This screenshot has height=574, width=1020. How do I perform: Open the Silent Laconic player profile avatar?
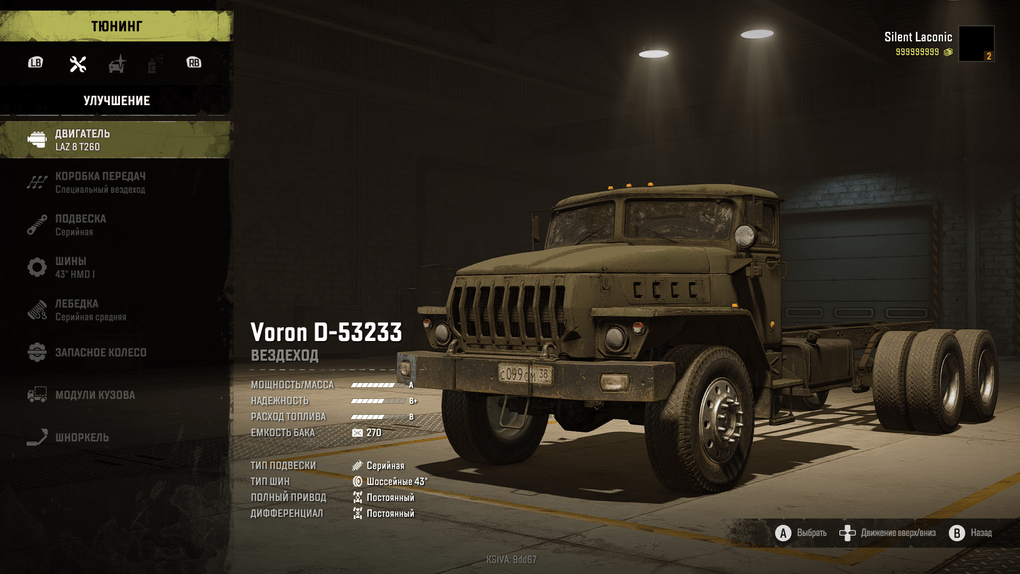coord(976,44)
